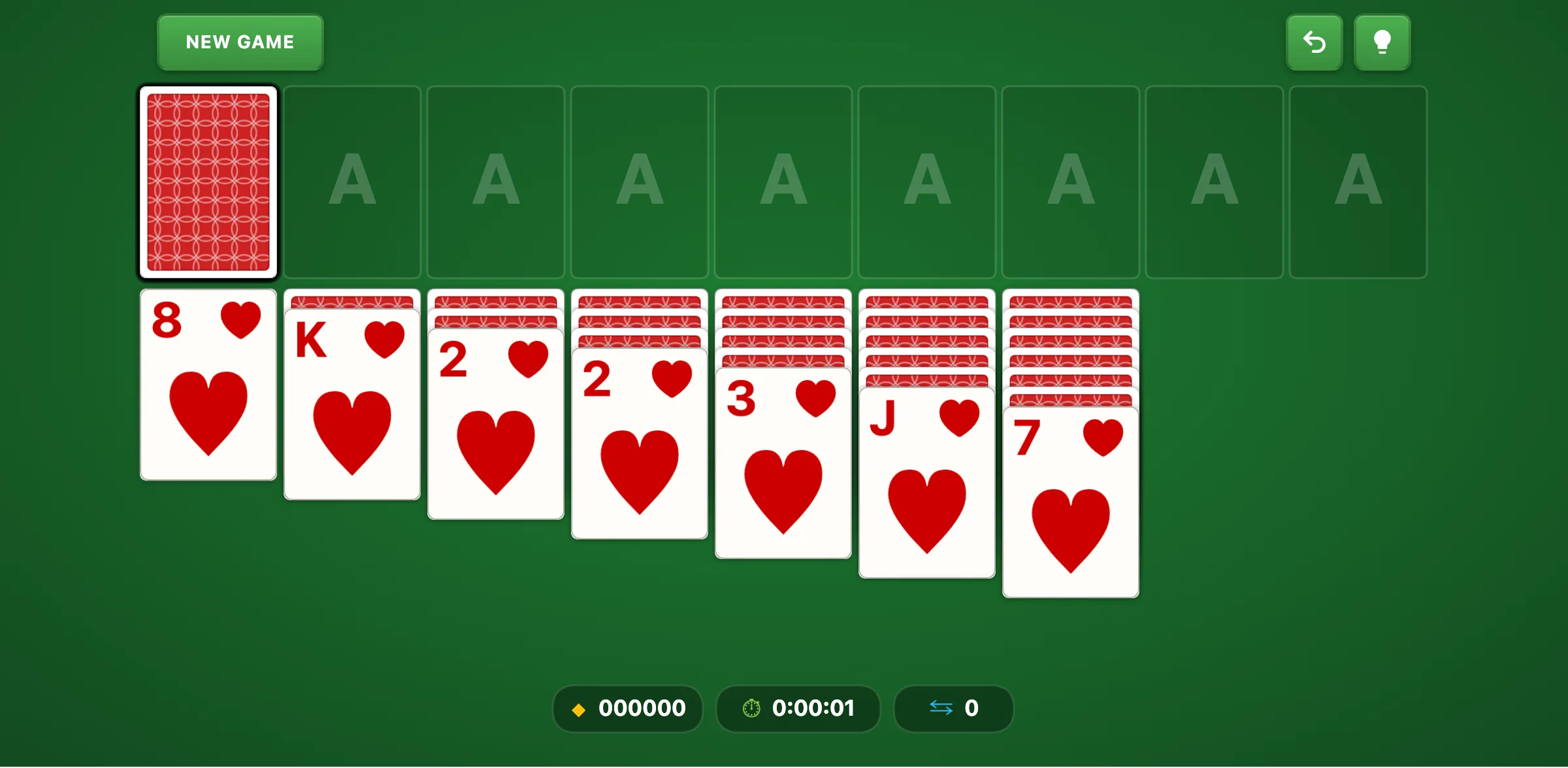Select the last empty foundation slot
The height and width of the screenshot is (768, 1568).
[1358, 183]
